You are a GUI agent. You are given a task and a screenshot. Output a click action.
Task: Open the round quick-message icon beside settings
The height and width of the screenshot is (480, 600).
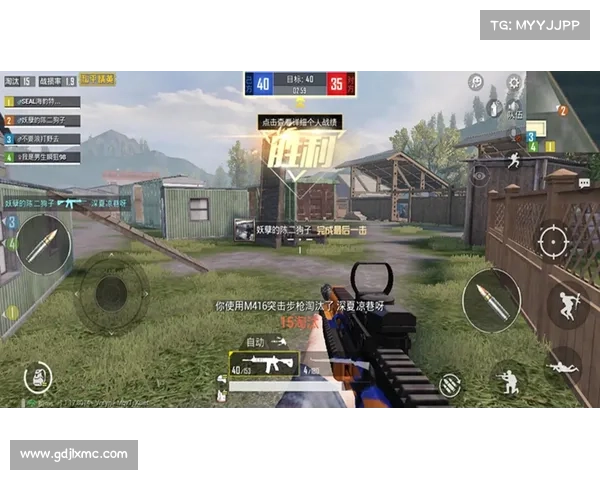pos(478,81)
